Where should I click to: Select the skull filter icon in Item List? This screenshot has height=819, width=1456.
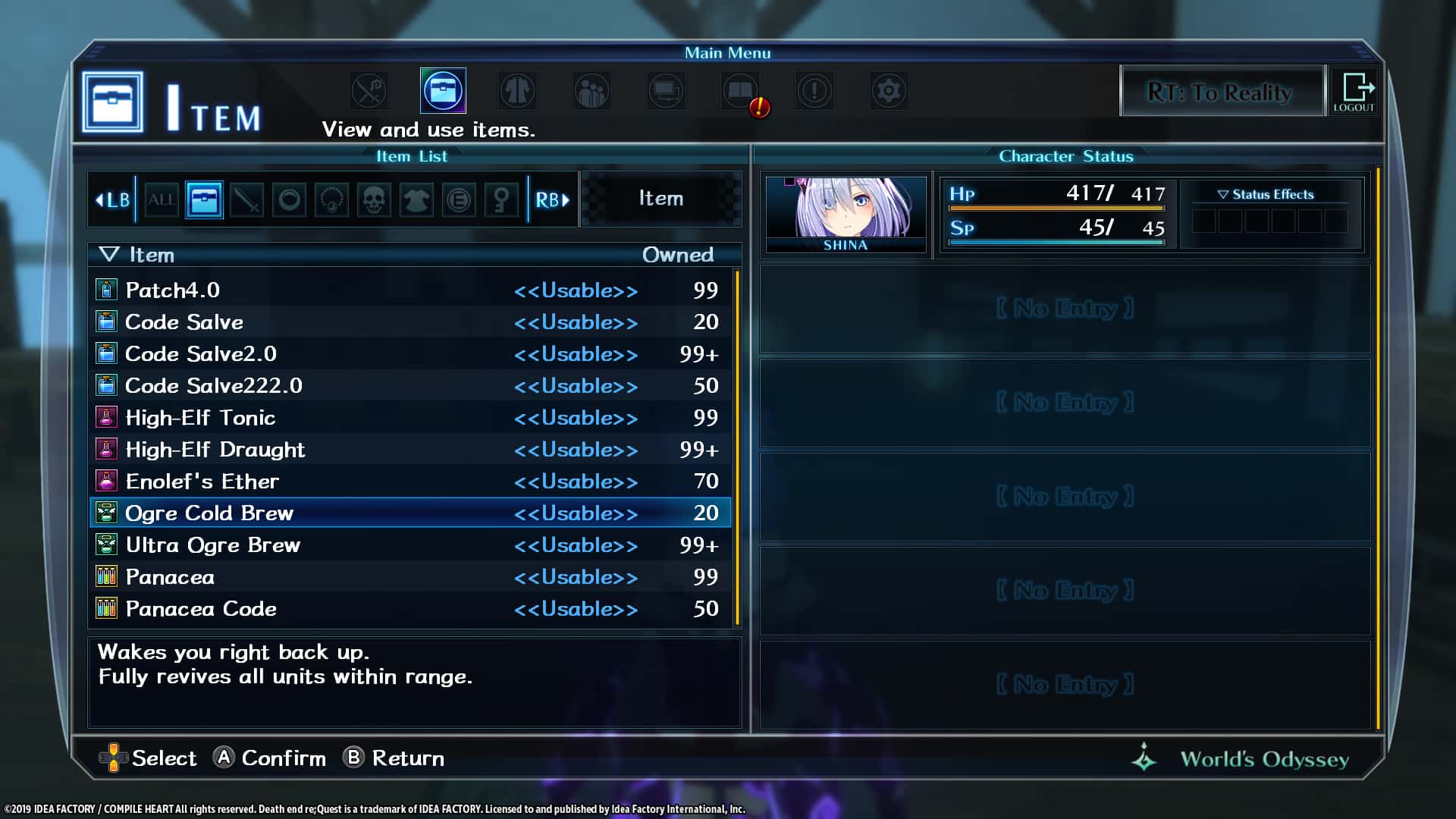(x=373, y=199)
